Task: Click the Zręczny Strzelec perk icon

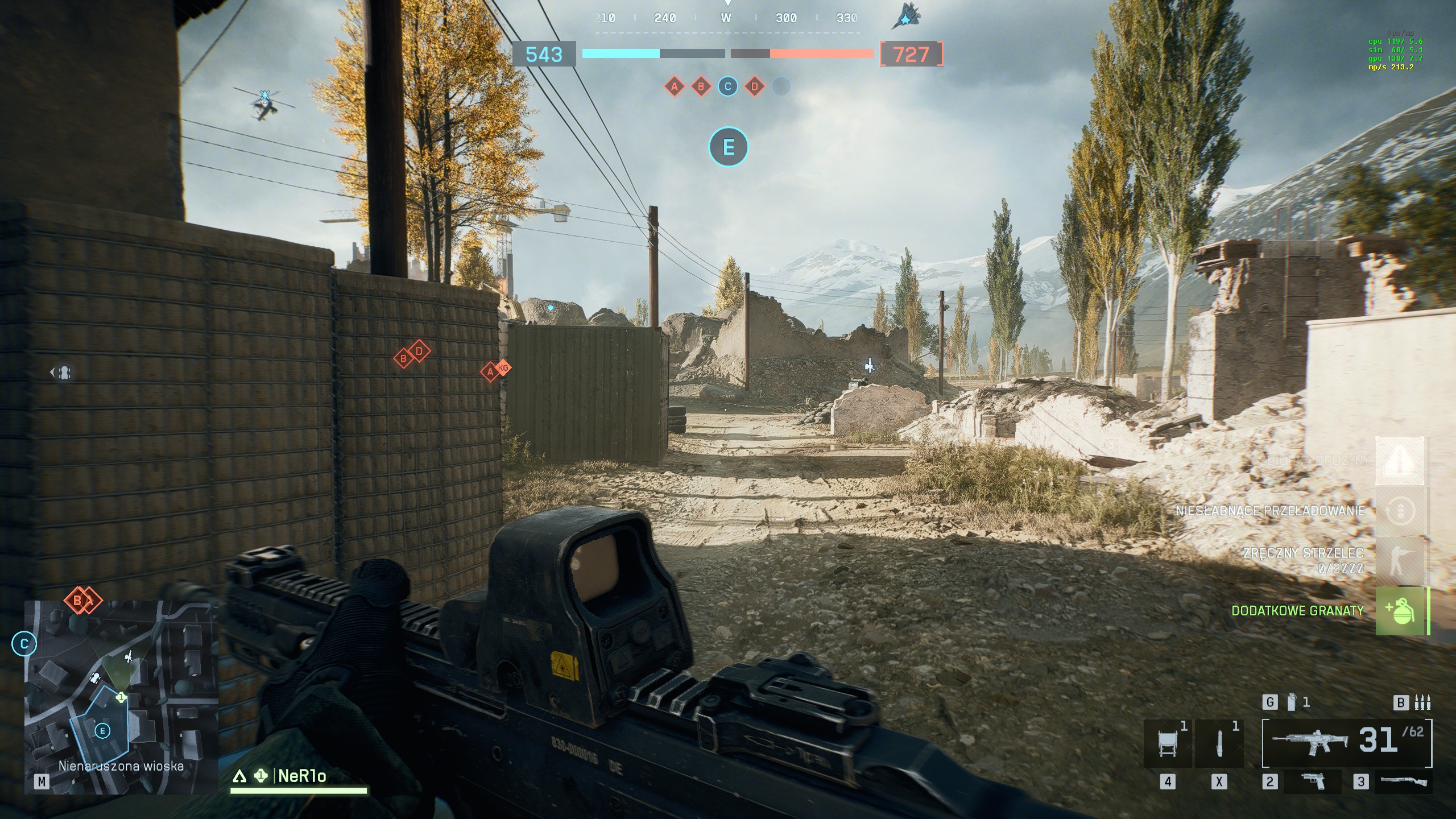Action: [1400, 560]
